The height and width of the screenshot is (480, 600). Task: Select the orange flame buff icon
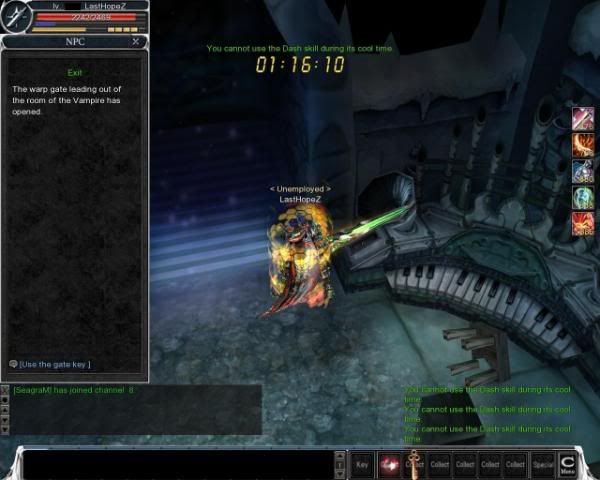[x=583, y=145]
